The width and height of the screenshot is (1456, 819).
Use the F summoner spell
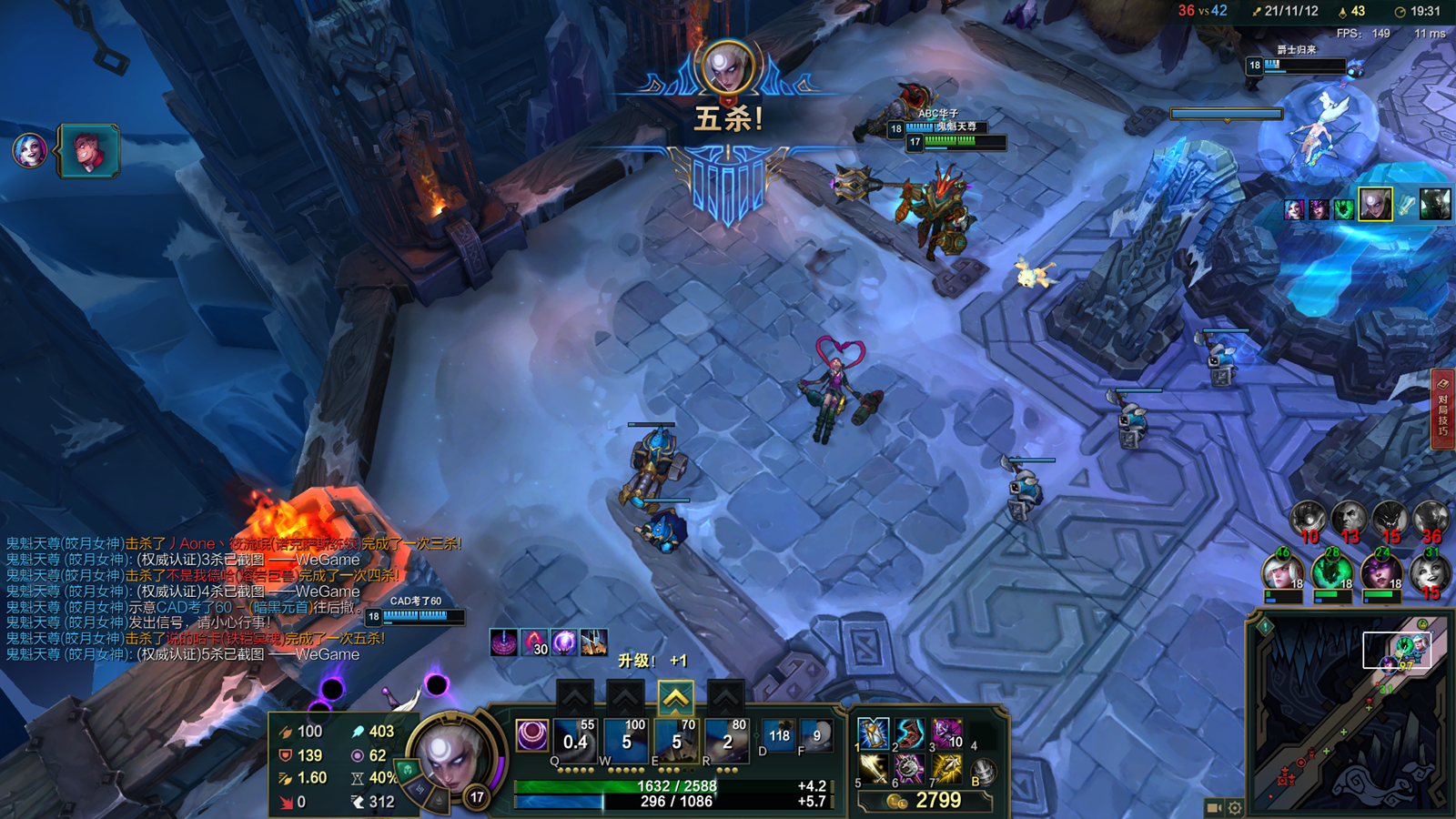[x=817, y=735]
